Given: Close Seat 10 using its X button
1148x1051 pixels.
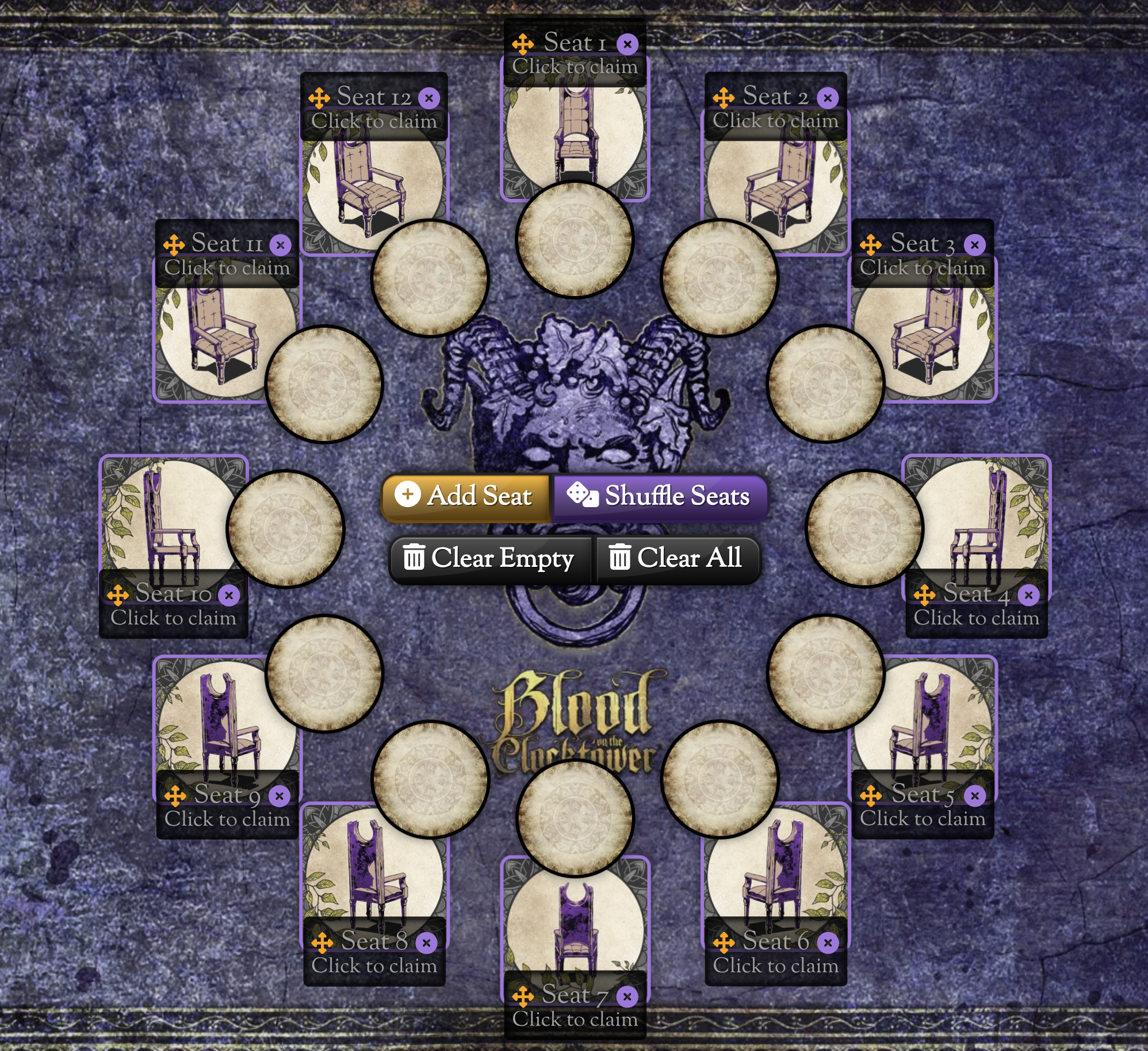Looking at the screenshot, I should [229, 595].
